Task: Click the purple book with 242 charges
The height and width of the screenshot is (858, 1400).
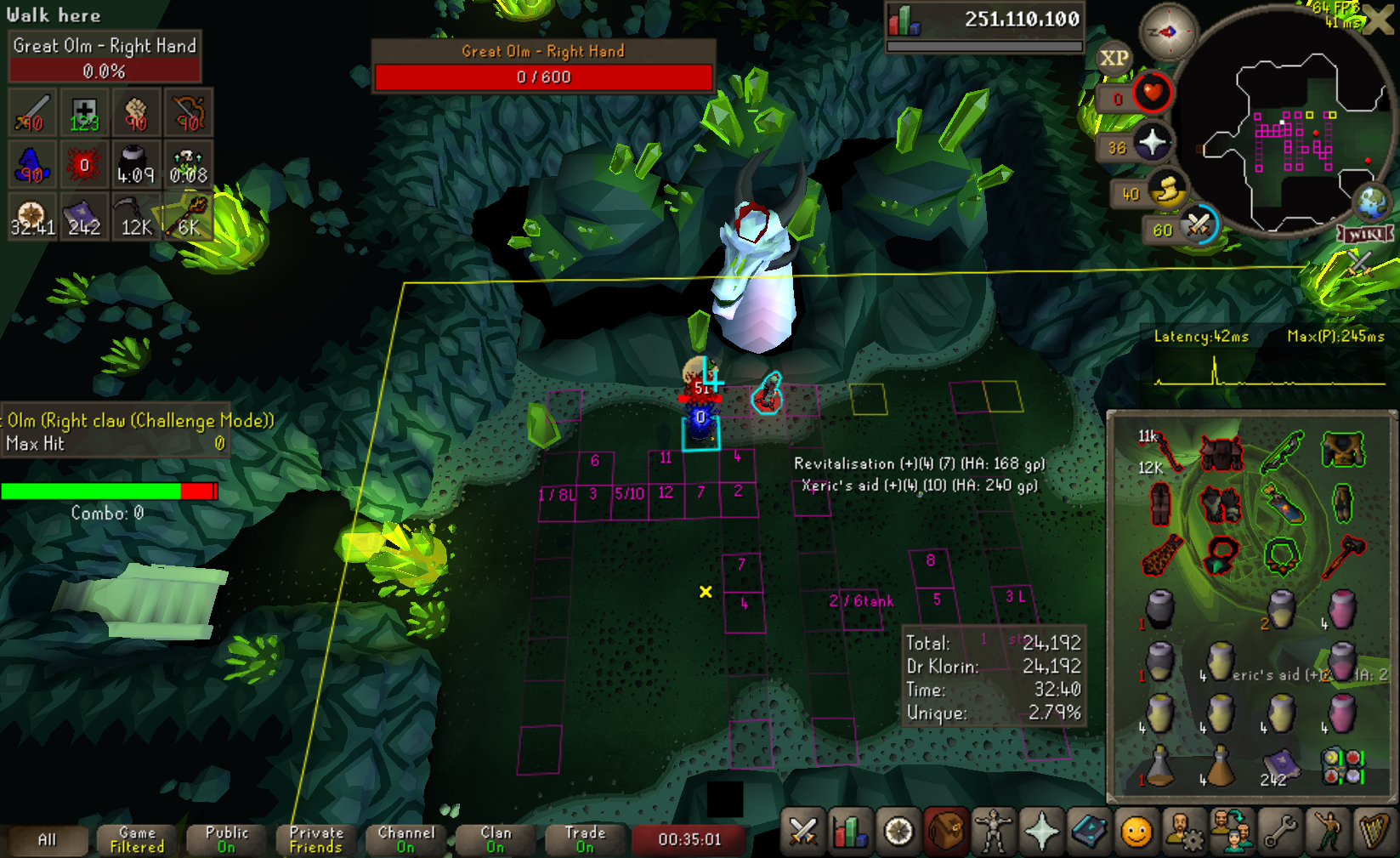Action: coord(1279,765)
